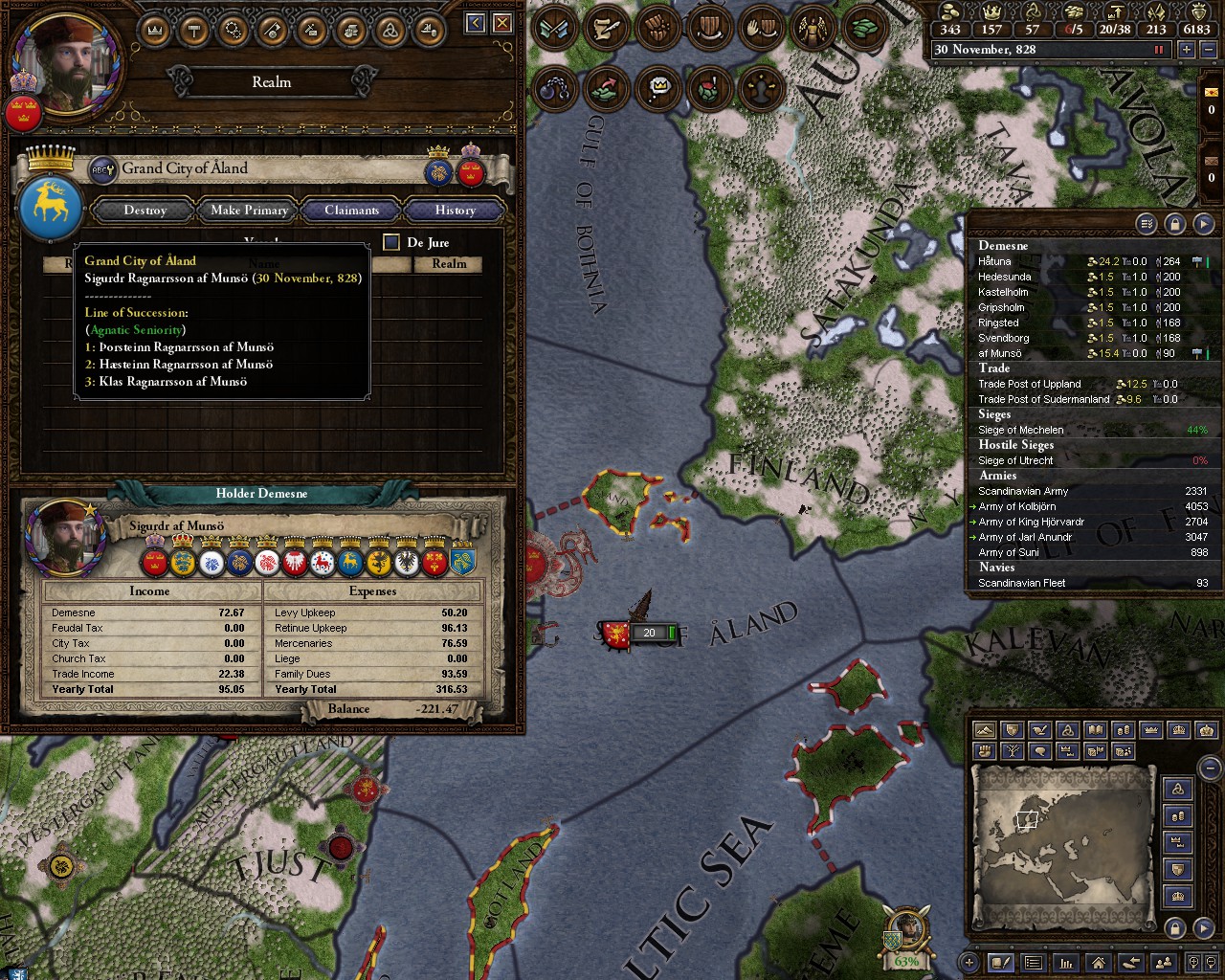Make Grand City of Åland primary title

[249, 211]
